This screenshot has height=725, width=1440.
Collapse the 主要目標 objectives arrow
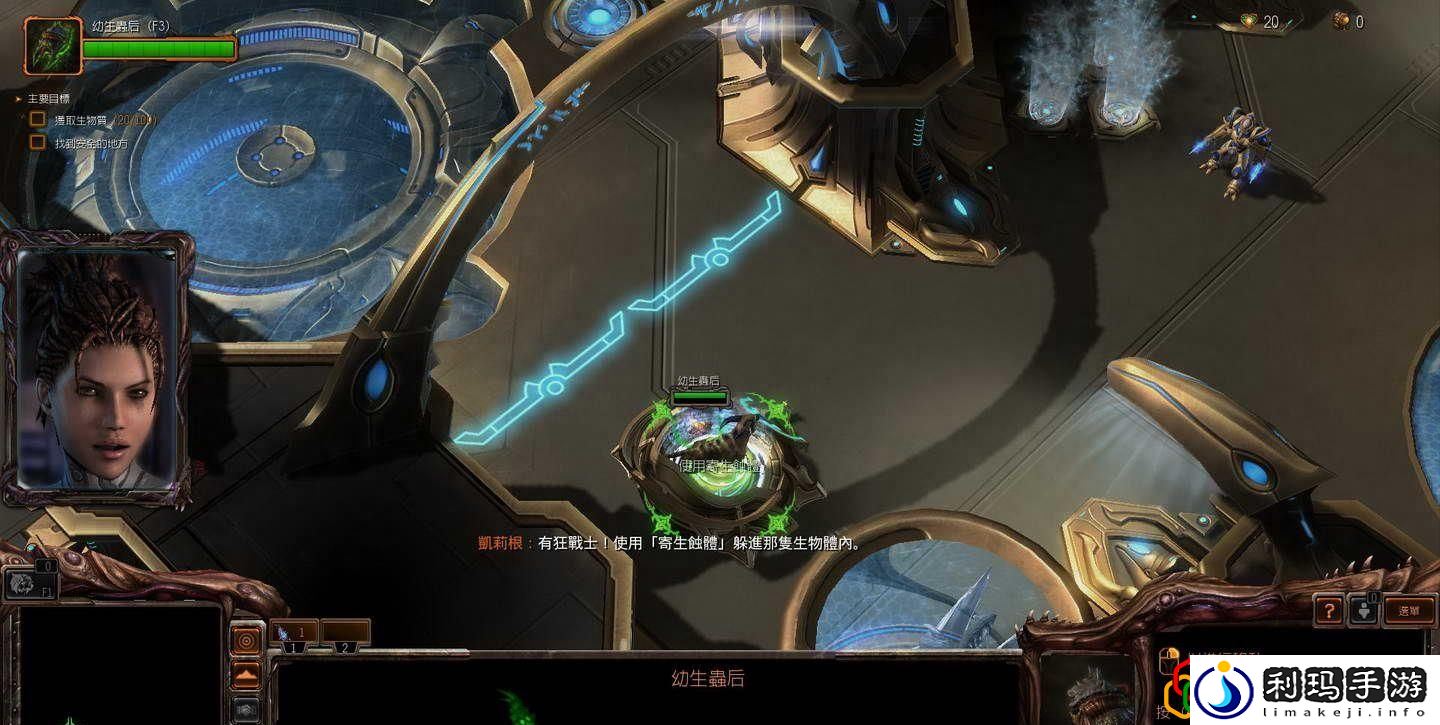pyautogui.click(x=15, y=99)
